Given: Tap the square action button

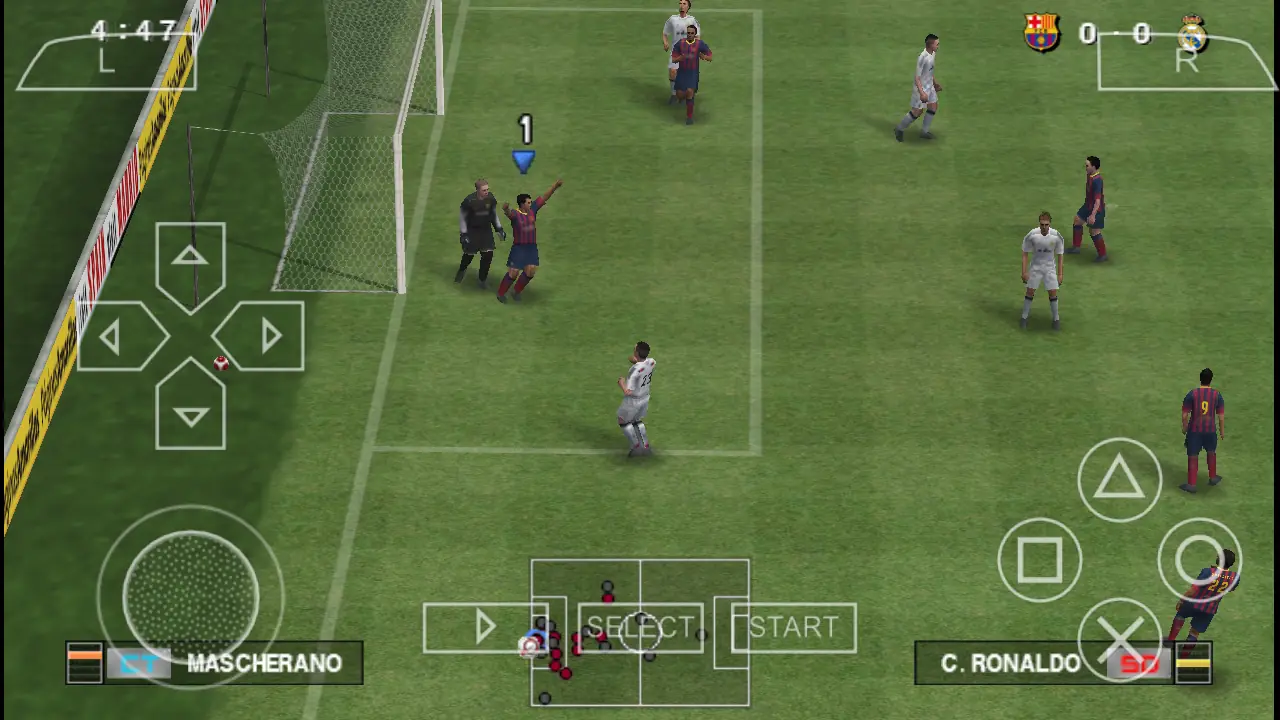Looking at the screenshot, I should pyautogui.click(x=1039, y=560).
